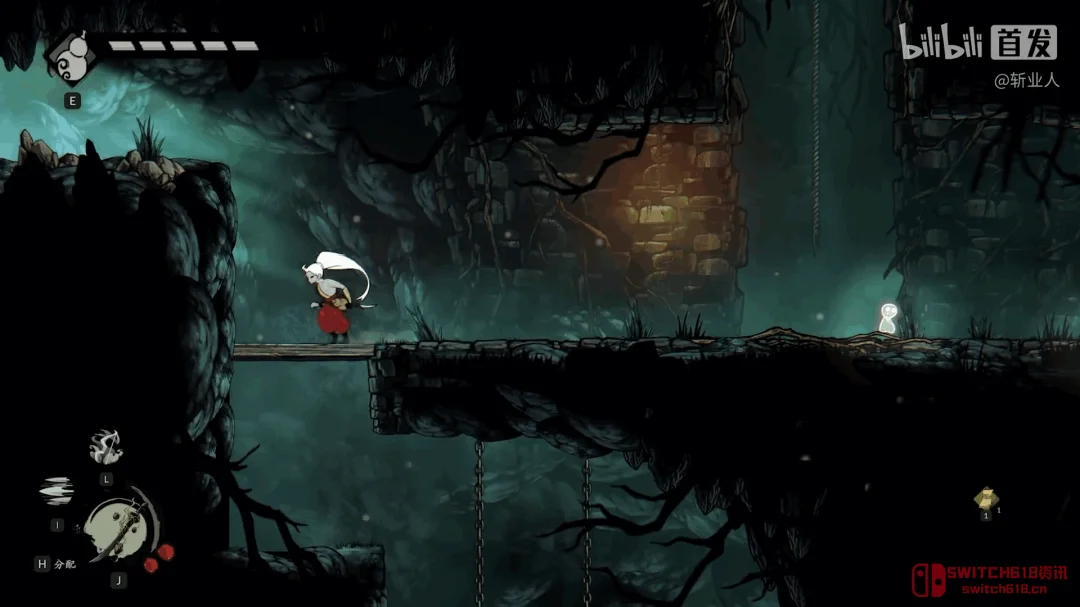Use the dash slash skill icon
The image size is (1080, 607).
click(56, 490)
